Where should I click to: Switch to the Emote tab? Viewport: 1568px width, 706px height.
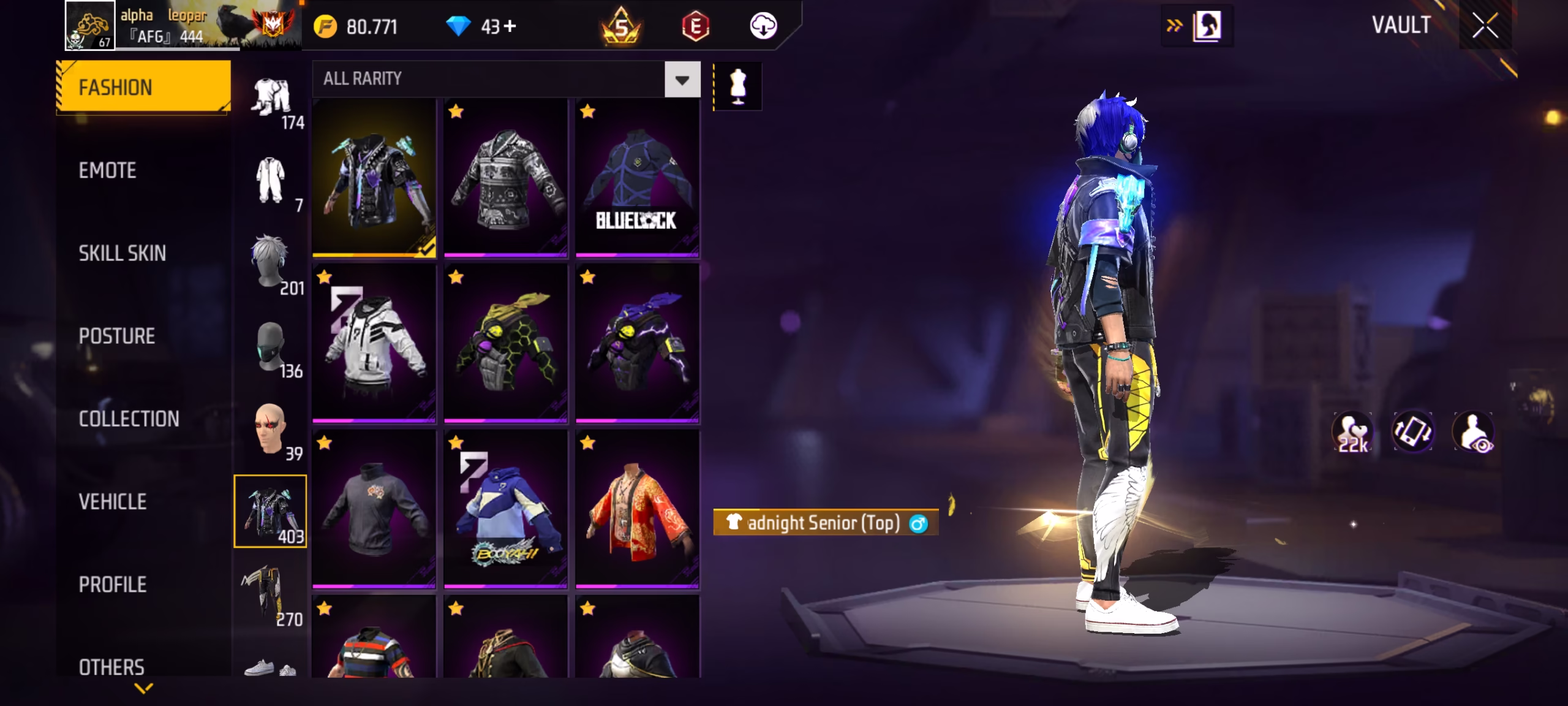pos(108,170)
